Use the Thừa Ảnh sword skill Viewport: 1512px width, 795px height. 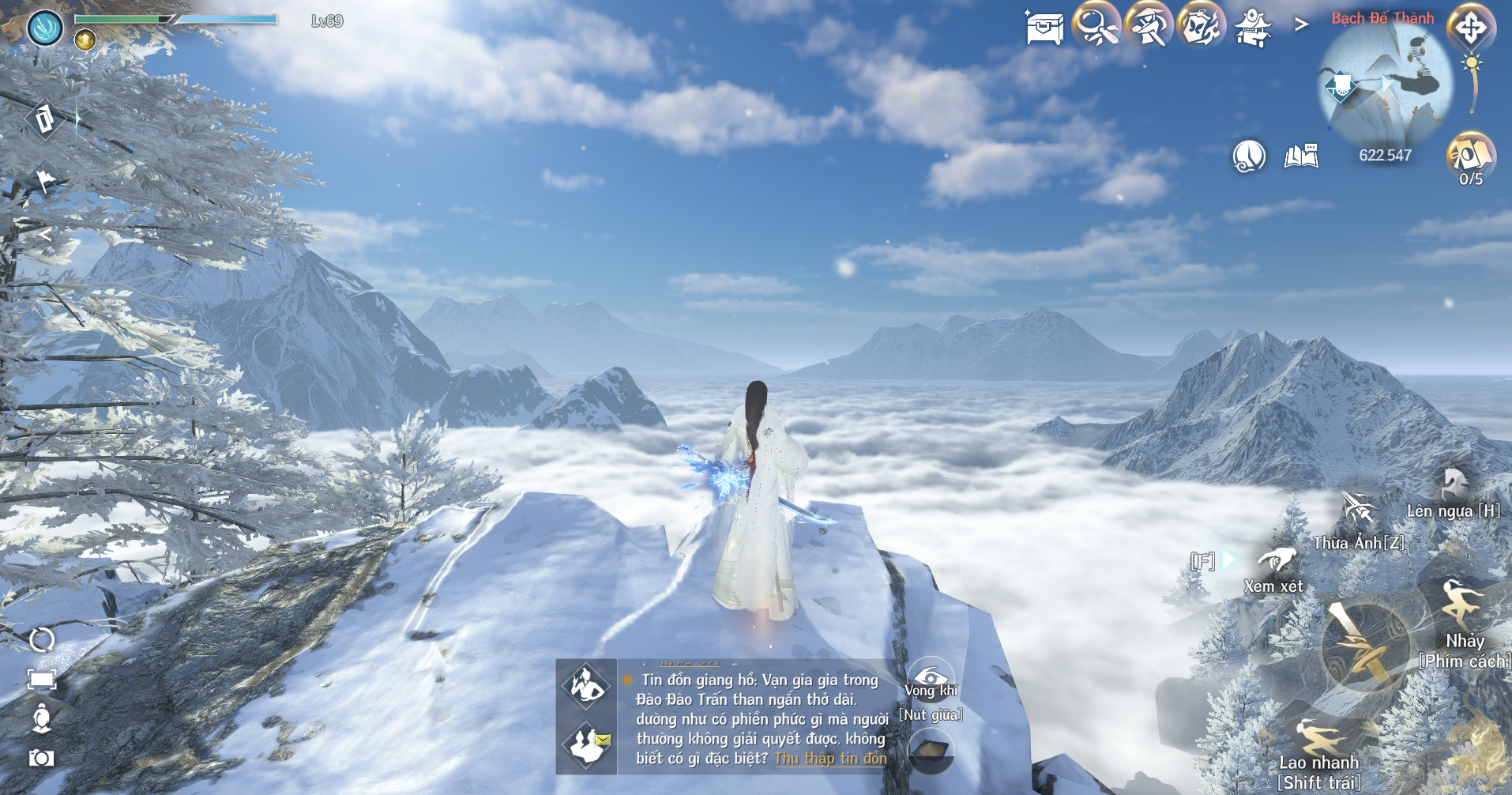tap(1359, 510)
